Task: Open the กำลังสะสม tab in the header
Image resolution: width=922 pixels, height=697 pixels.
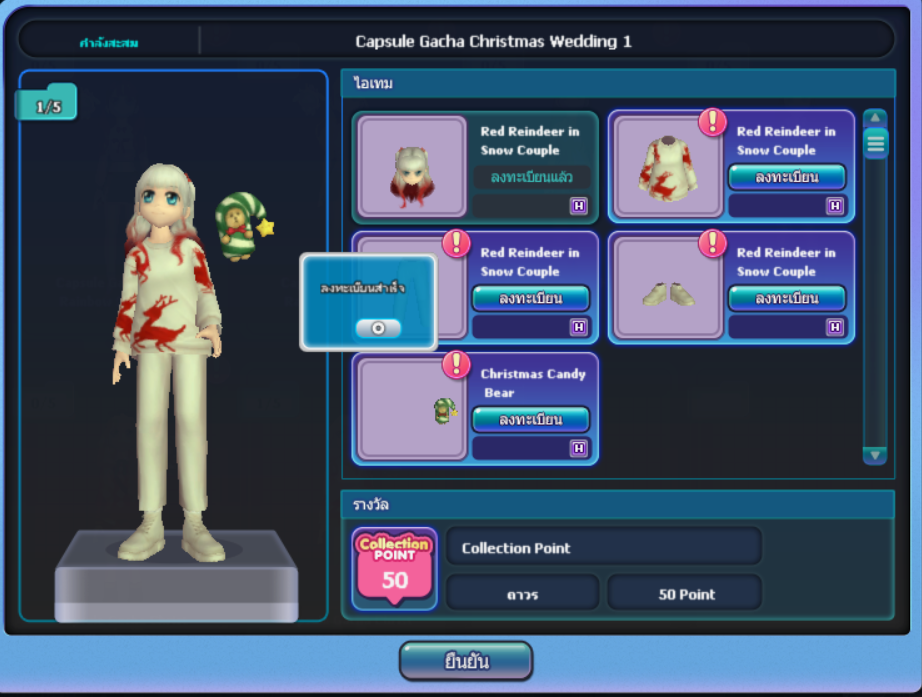Action: 108,42
